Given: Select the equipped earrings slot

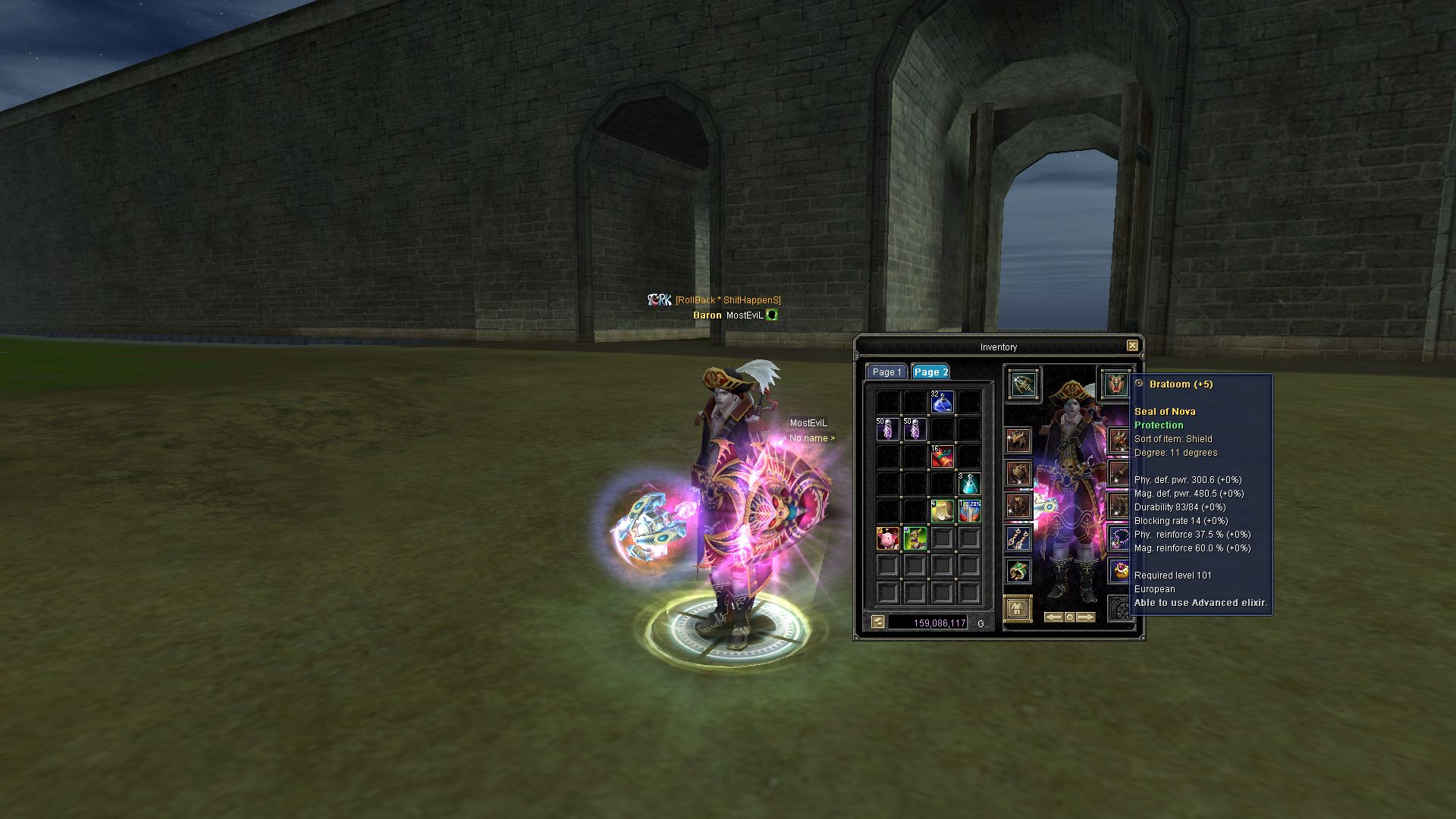Looking at the screenshot, I should coord(1018,538).
